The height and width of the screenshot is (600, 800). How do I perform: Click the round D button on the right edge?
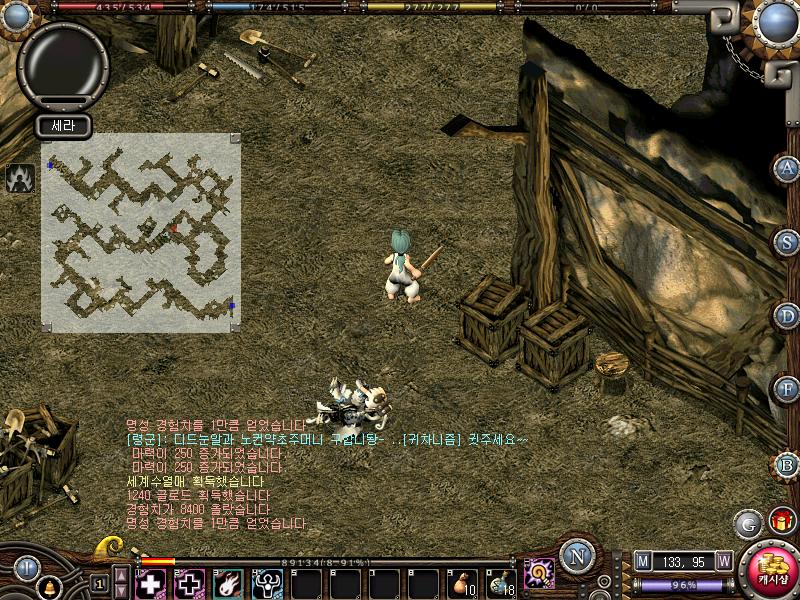(x=788, y=315)
